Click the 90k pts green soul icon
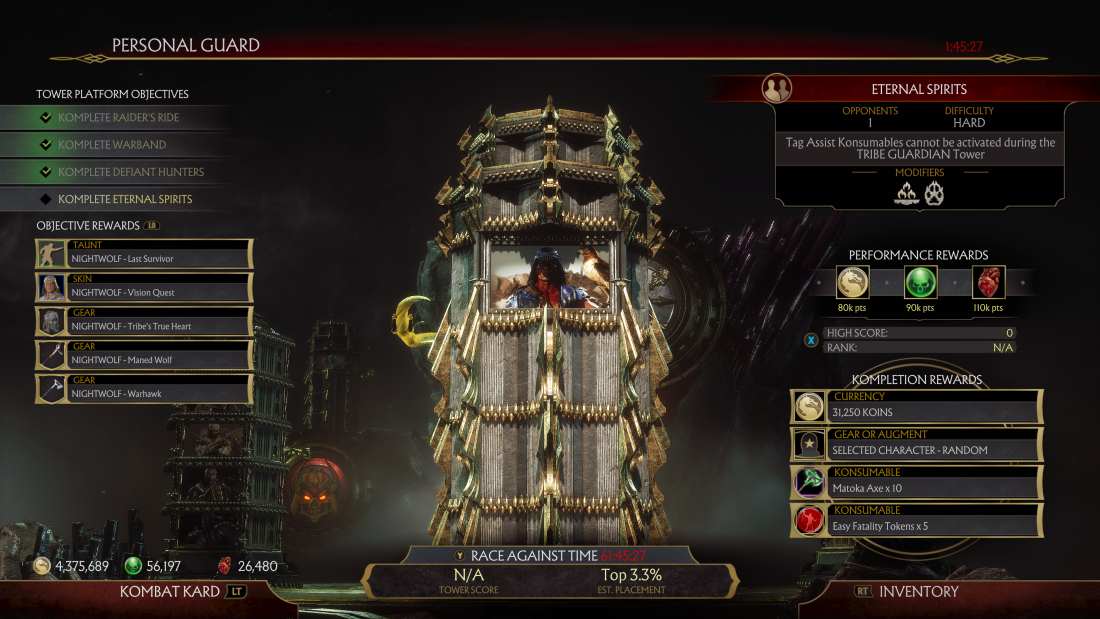The image size is (1100, 619). click(x=919, y=282)
